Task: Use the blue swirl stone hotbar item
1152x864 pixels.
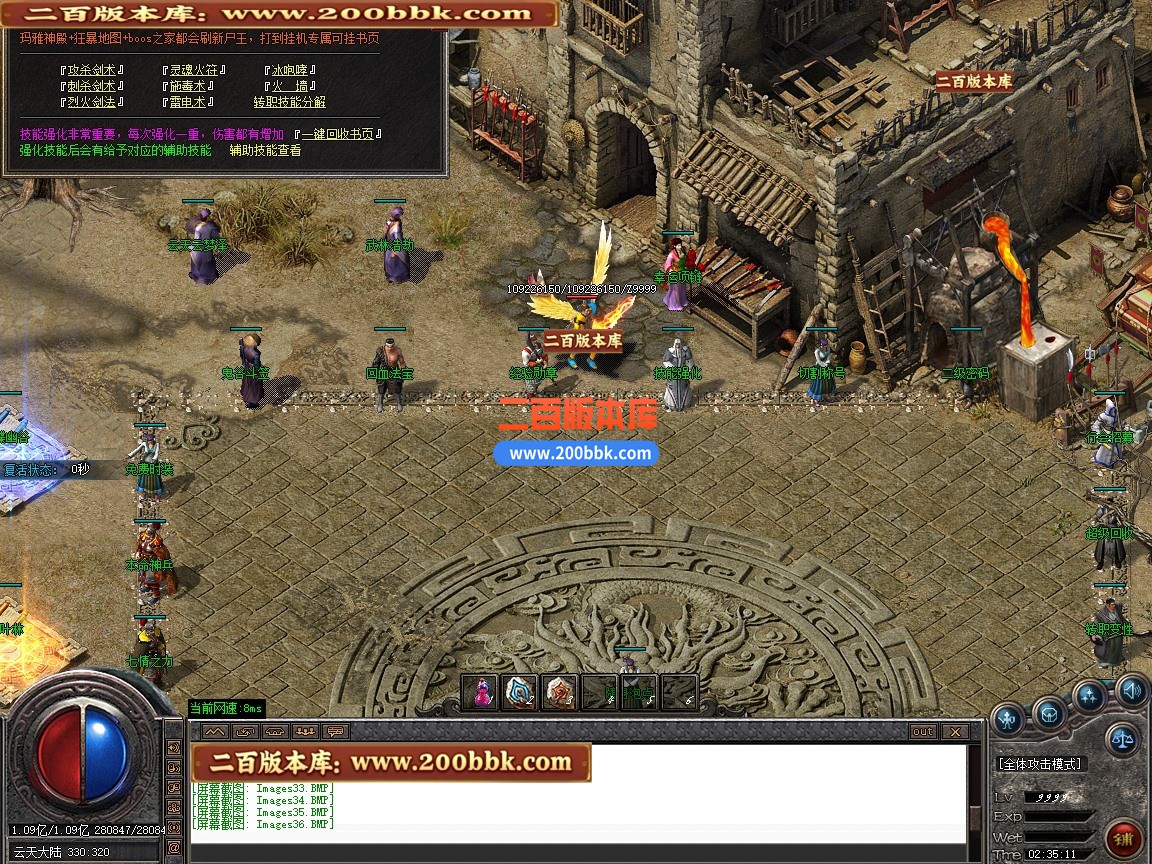Action: pos(520,692)
